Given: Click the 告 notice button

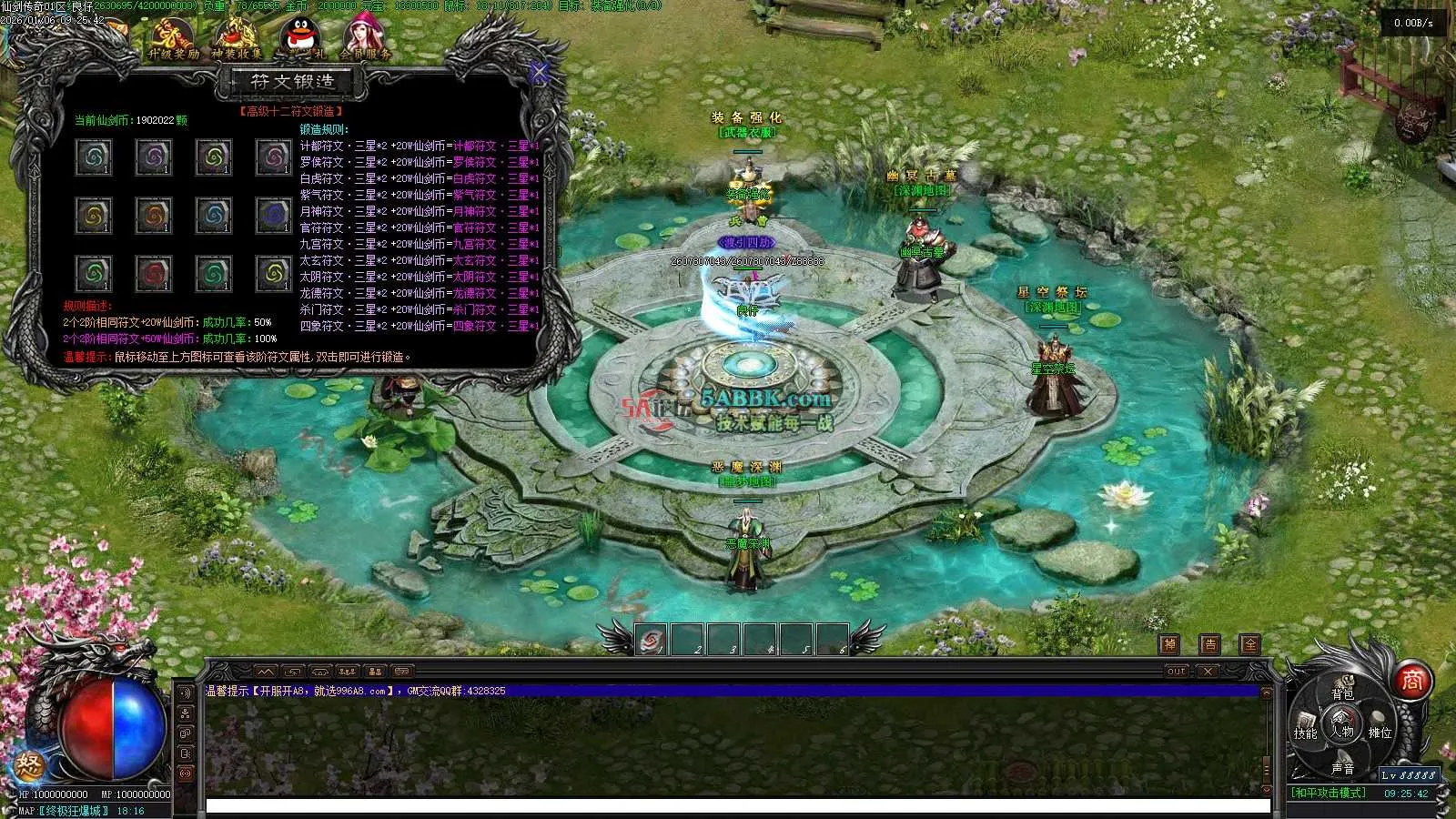Looking at the screenshot, I should 1209,644.
